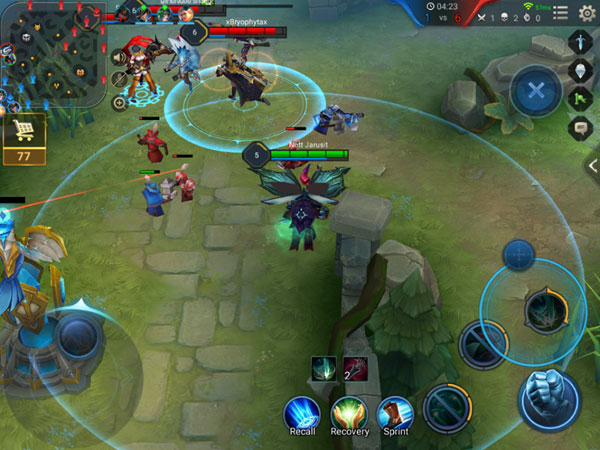Image resolution: width=600 pixels, height=450 pixels.
Task: Open the shop cart showing 77 gold
Action: 22,137
